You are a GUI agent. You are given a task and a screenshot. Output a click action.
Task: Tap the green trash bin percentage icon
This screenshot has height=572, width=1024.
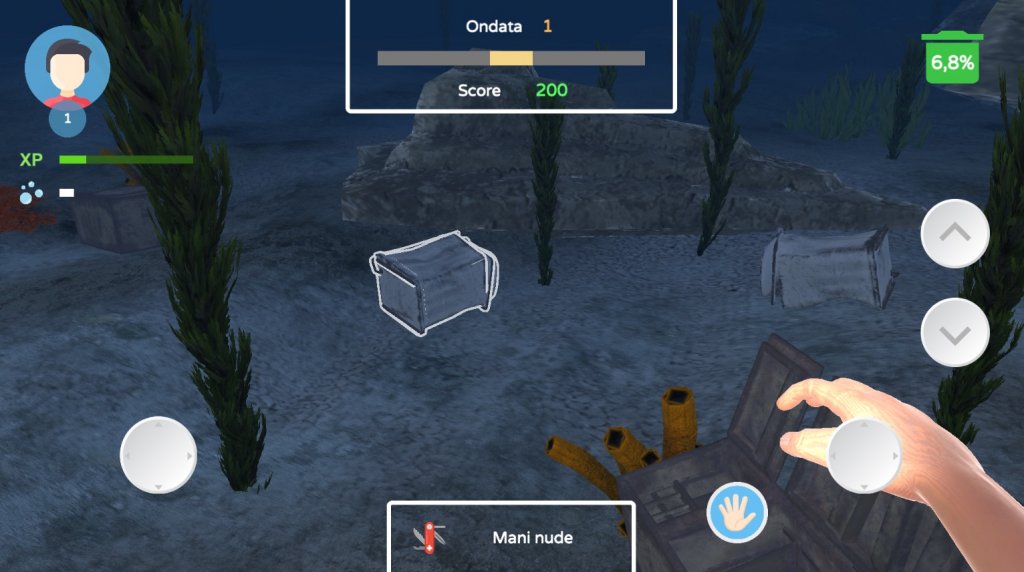click(952, 60)
